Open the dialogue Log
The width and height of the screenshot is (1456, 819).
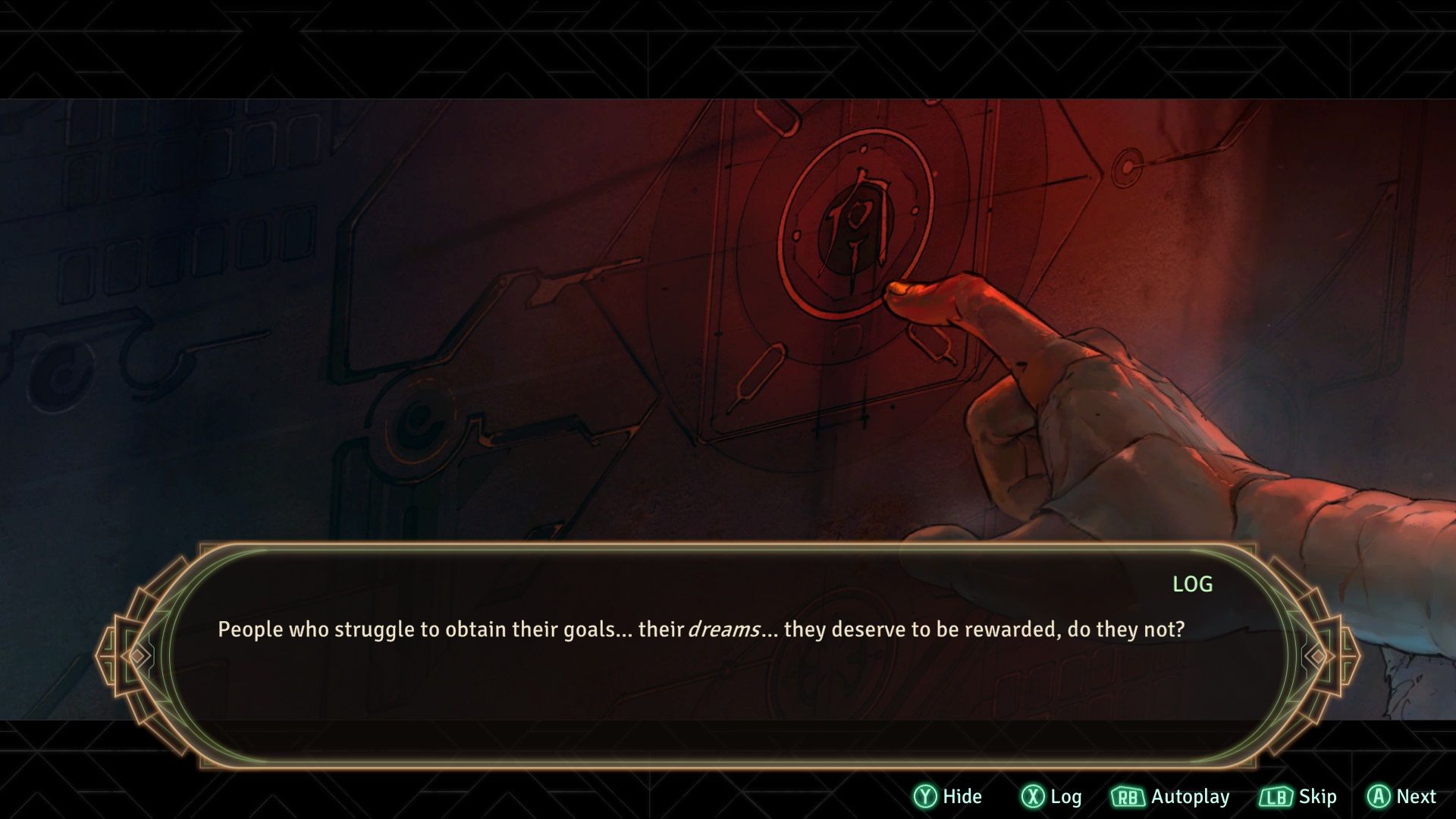pyautogui.click(x=1052, y=796)
